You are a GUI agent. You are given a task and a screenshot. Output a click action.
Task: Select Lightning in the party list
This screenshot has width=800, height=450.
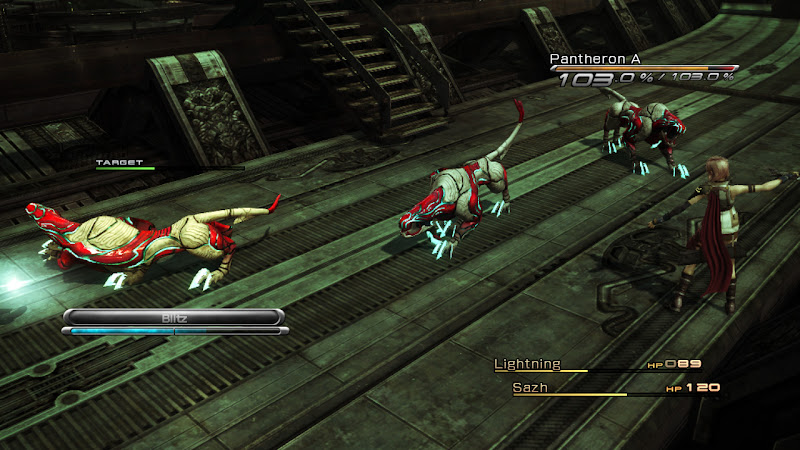[527, 364]
